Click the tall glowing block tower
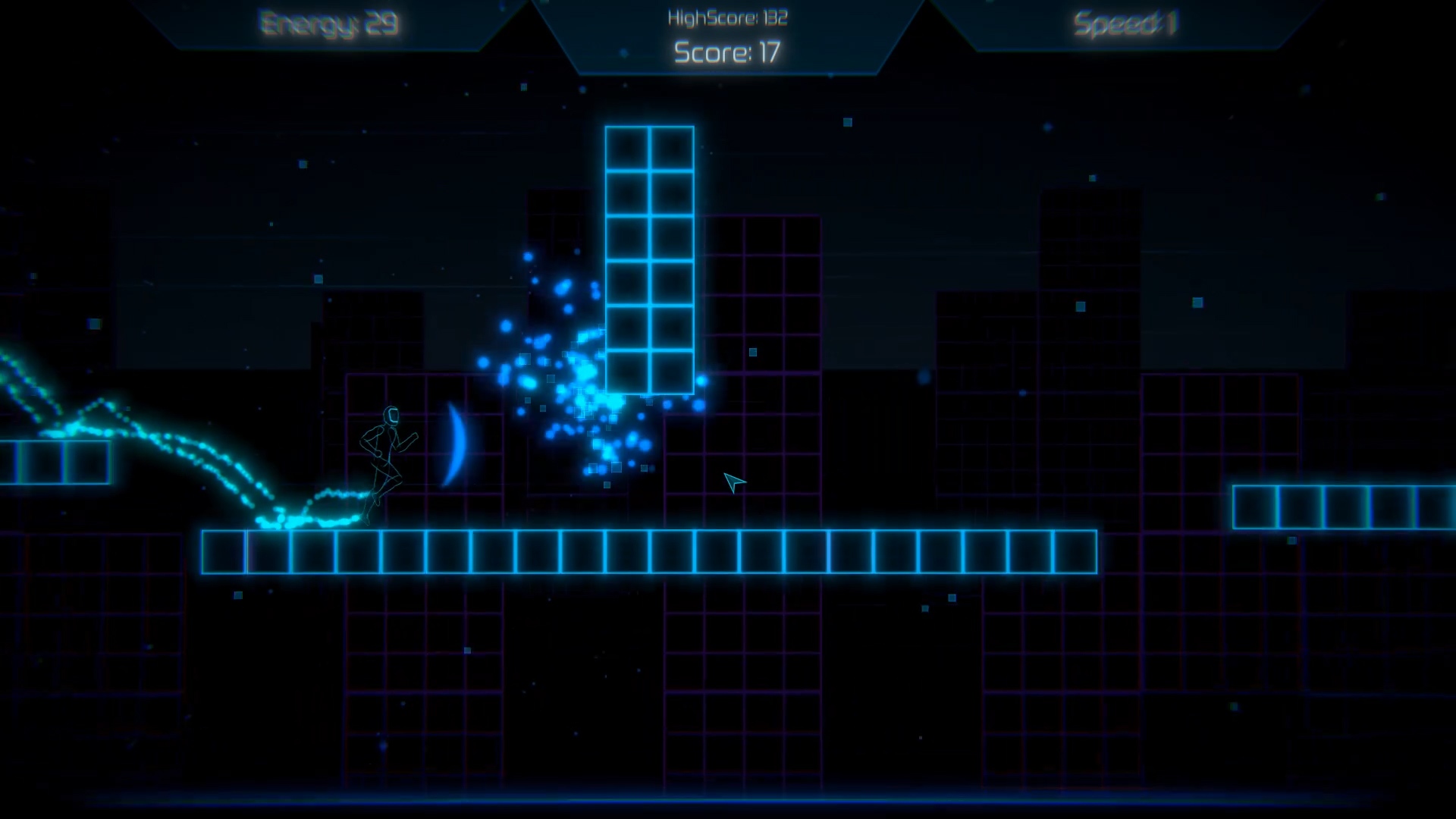 coord(650,258)
